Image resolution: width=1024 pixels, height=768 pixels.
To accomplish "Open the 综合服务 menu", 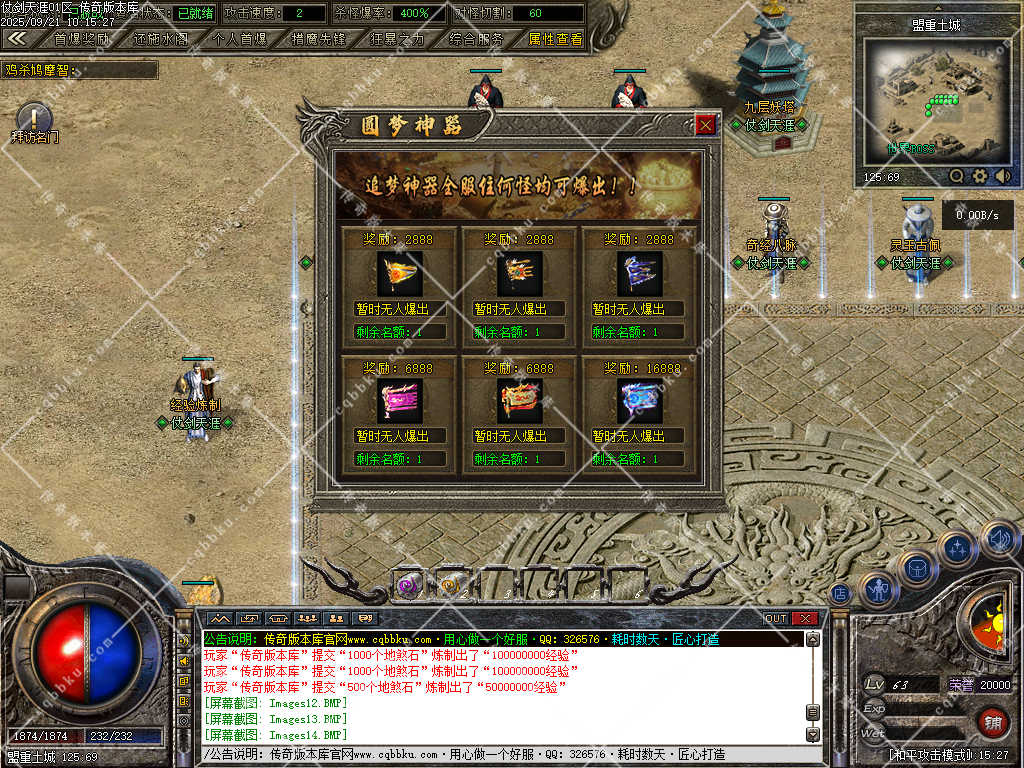I will tap(476, 39).
